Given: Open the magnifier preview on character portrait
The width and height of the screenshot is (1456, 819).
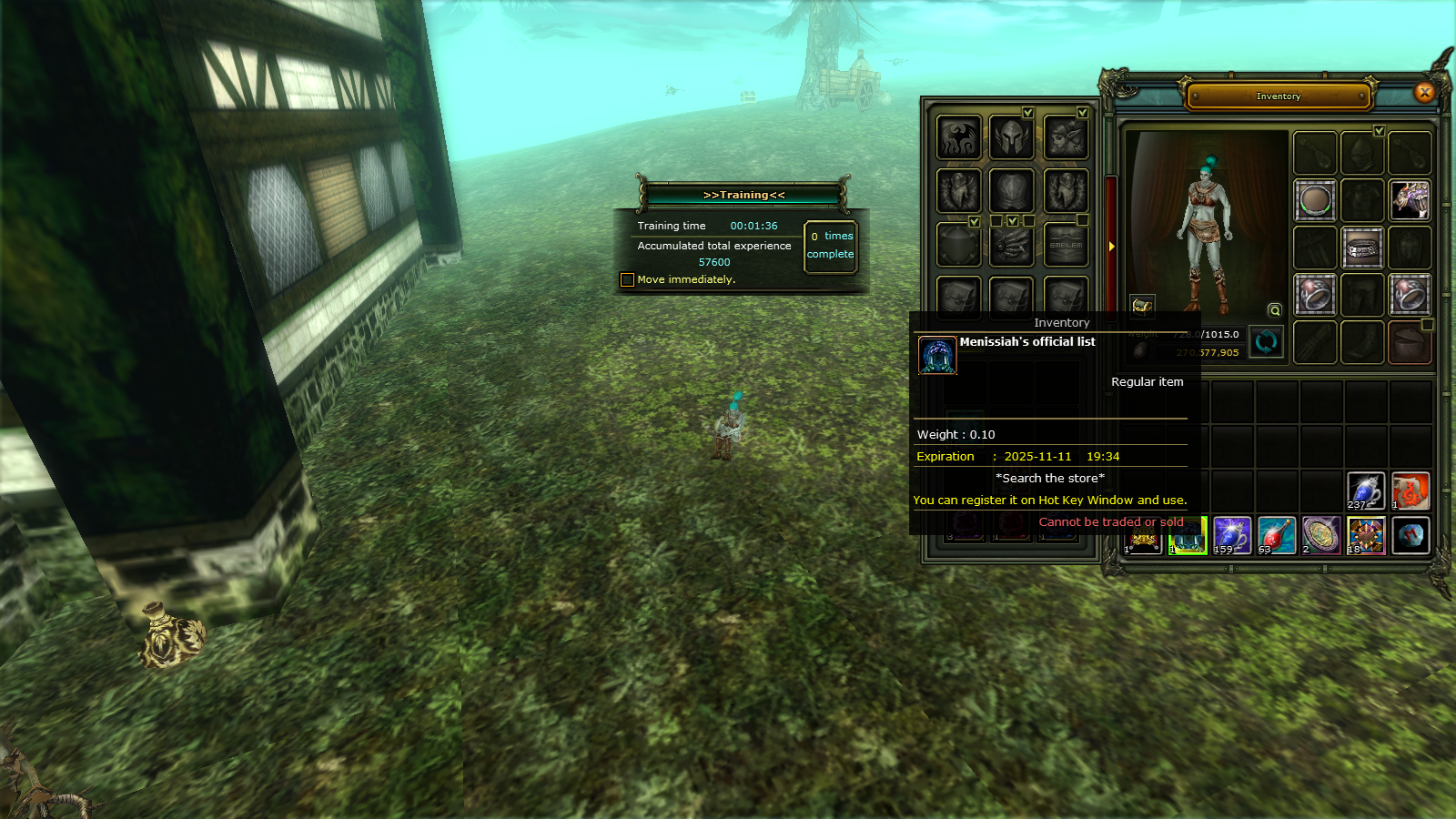Looking at the screenshot, I should 1274,310.
